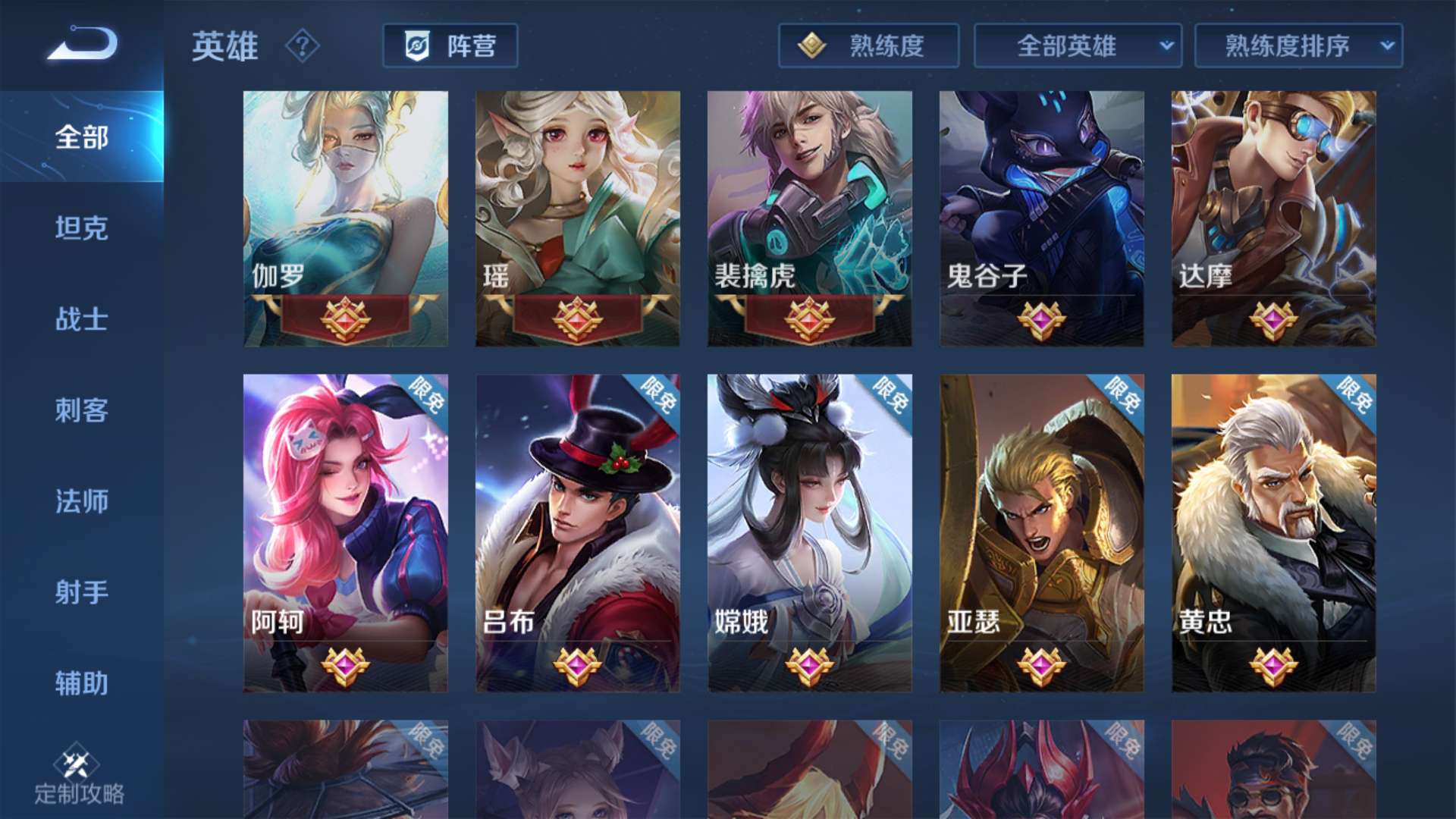Viewport: 1456px width, 819px height.
Task: Select the 瑶 hero portrait
Action: (578, 212)
